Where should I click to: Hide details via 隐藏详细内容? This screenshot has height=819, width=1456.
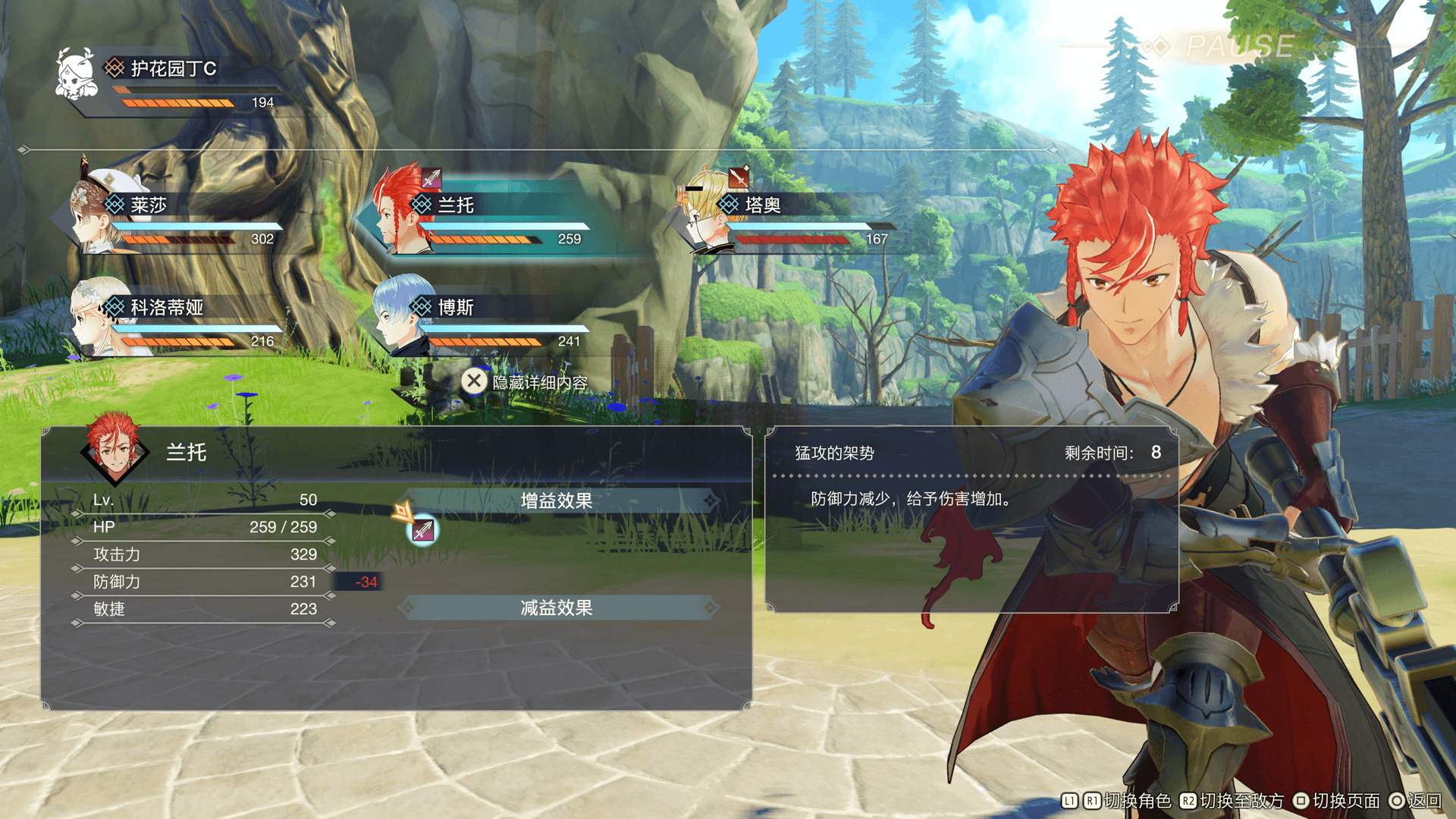(526, 381)
